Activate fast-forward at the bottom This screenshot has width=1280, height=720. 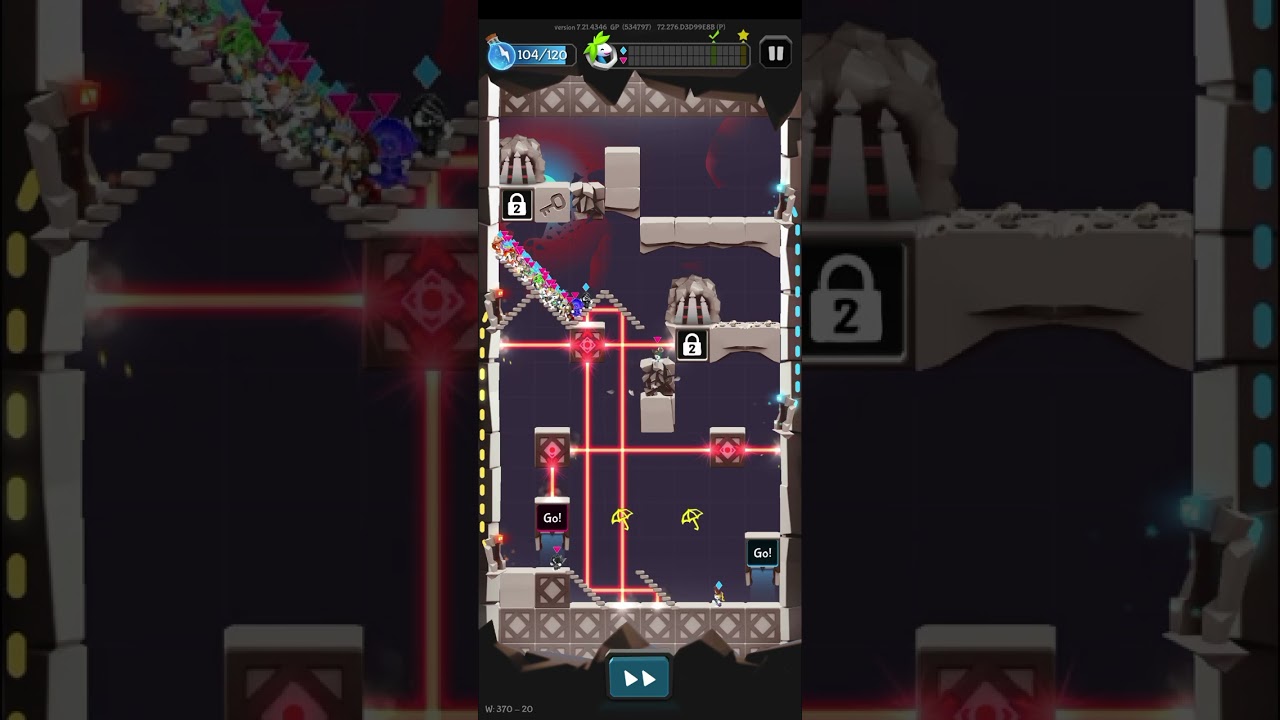coord(638,676)
